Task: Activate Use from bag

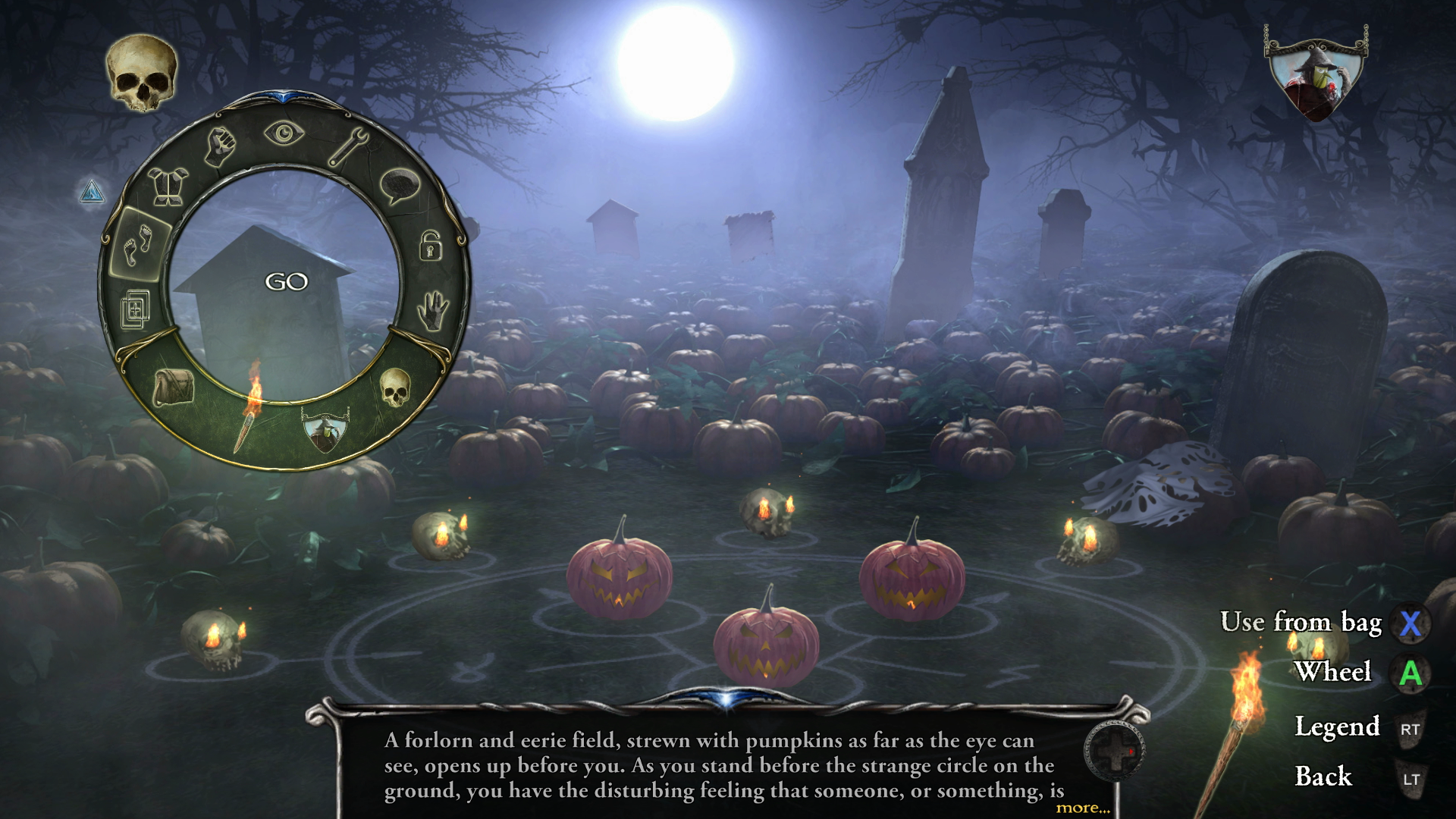Action: (1303, 623)
